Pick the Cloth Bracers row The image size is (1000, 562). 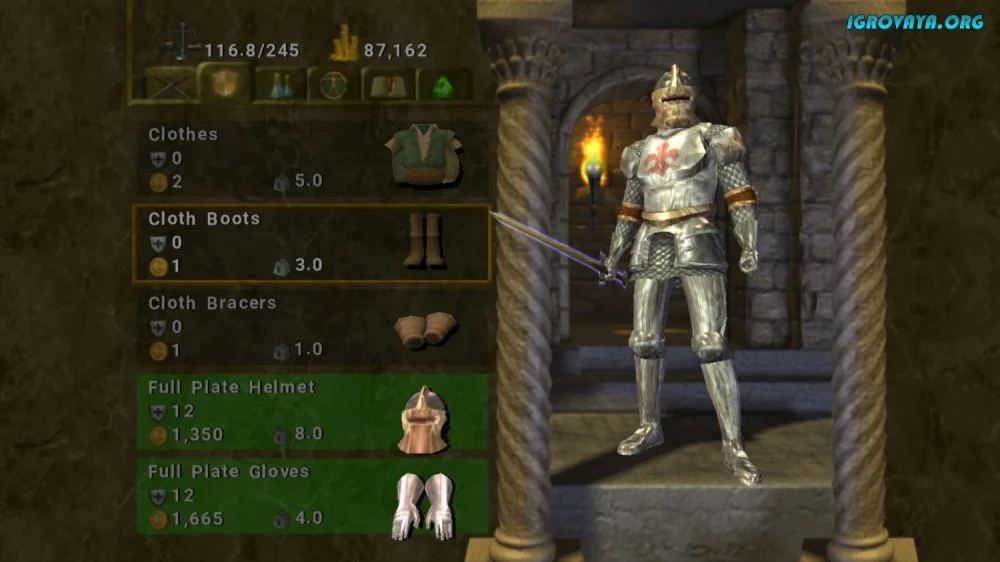(312, 327)
